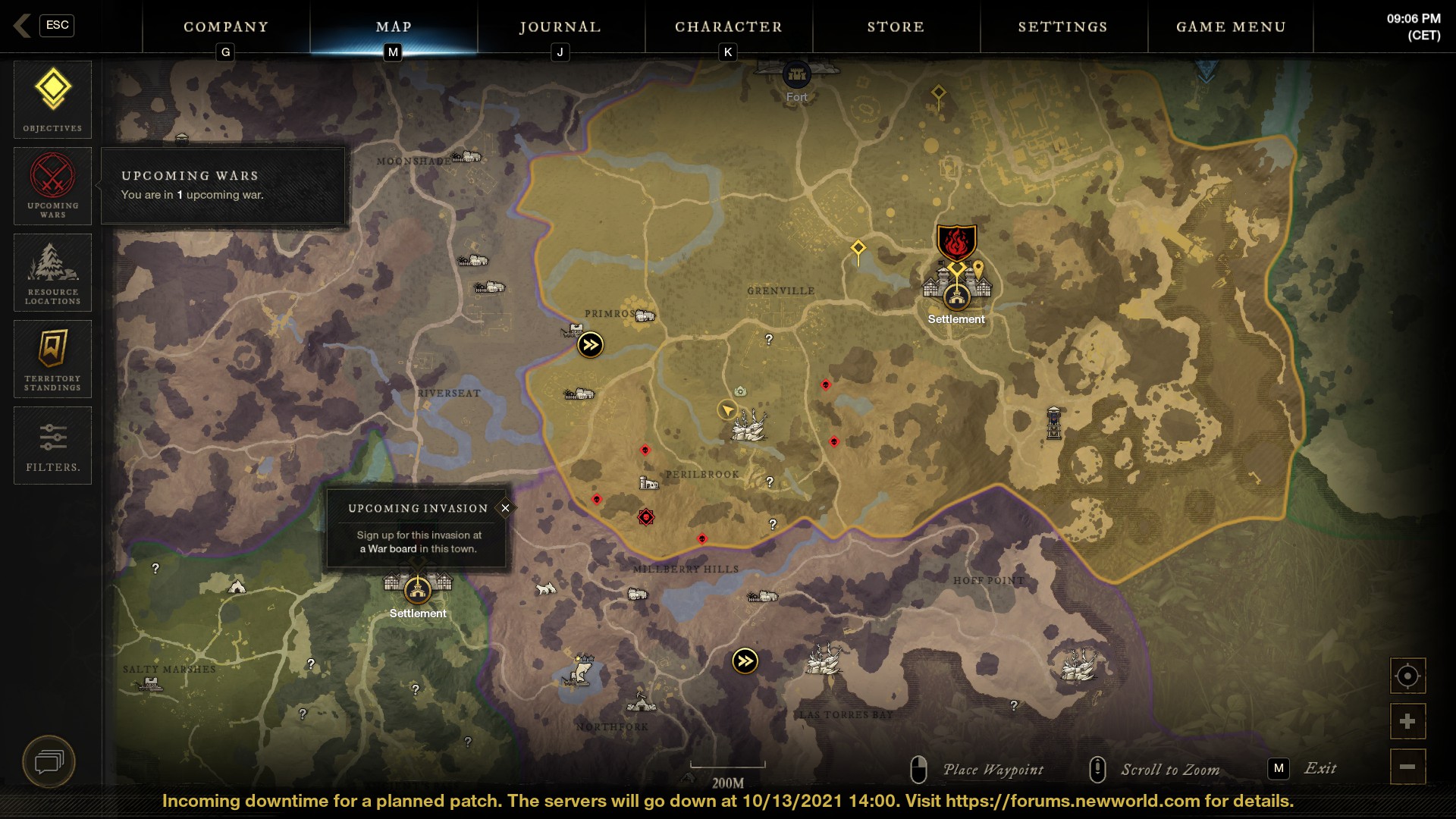Open the Character tab
Screen dimensions: 1456x819
728,27
